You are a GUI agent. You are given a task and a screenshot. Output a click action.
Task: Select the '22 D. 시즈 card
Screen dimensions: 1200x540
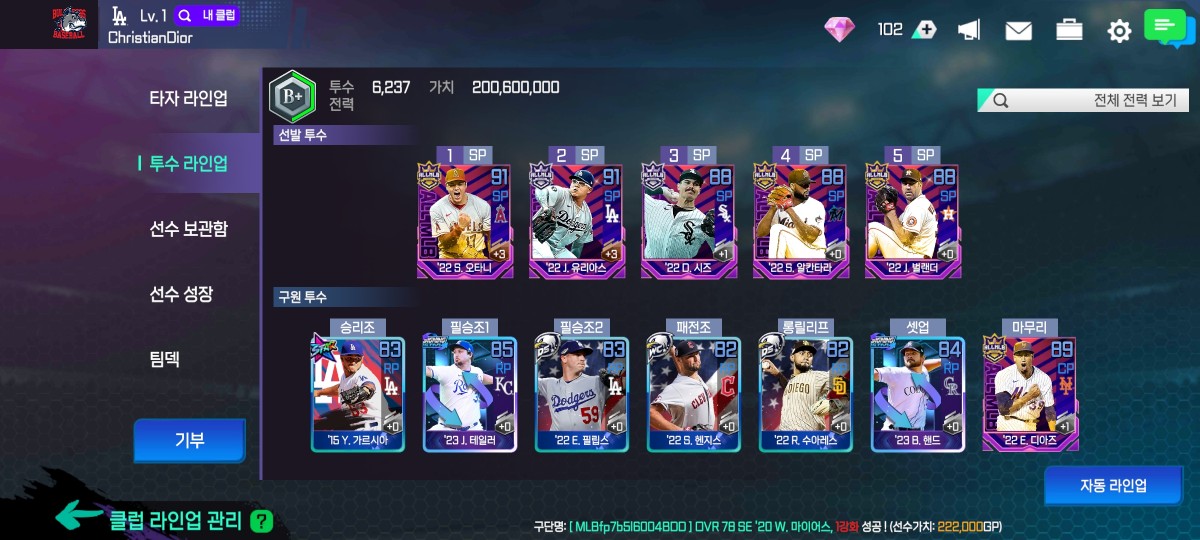688,218
